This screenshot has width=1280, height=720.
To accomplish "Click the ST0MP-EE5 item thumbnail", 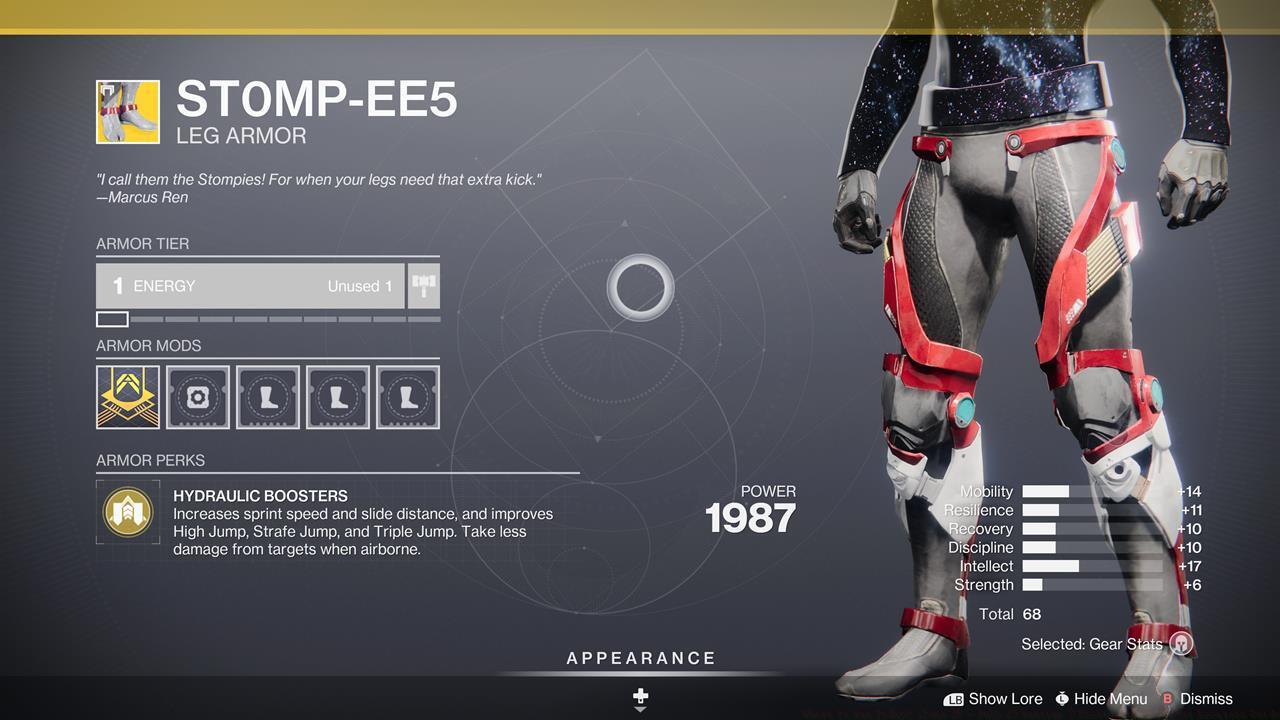I will click(128, 112).
